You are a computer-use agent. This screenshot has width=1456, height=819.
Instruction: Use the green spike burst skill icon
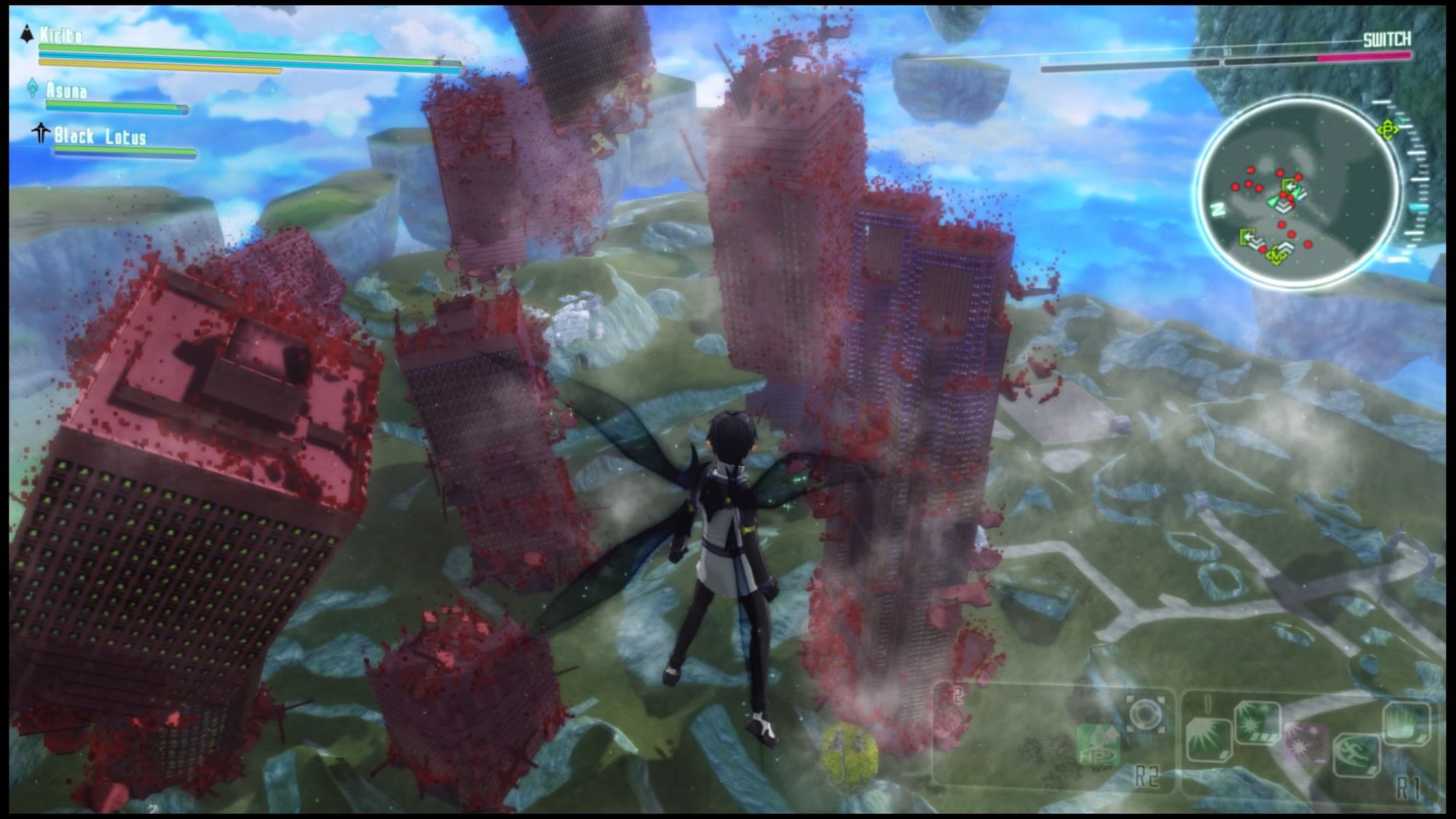click(1406, 722)
